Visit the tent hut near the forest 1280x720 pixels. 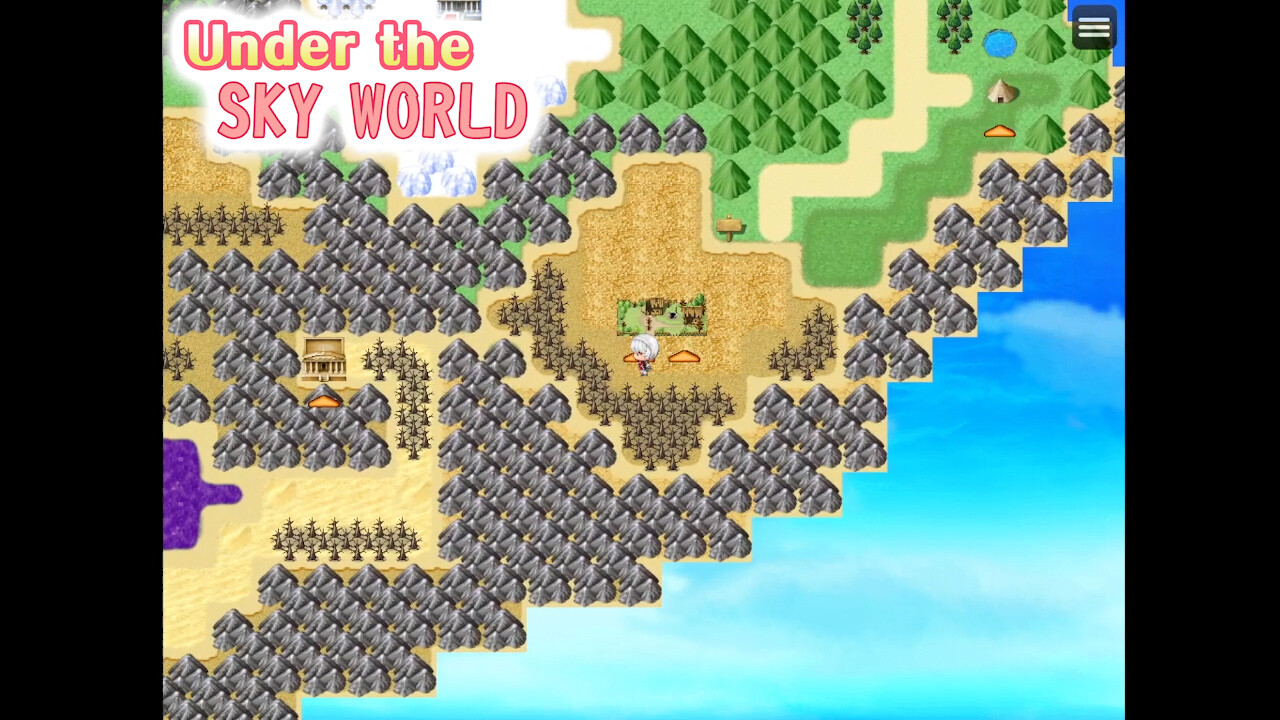pos(1000,91)
